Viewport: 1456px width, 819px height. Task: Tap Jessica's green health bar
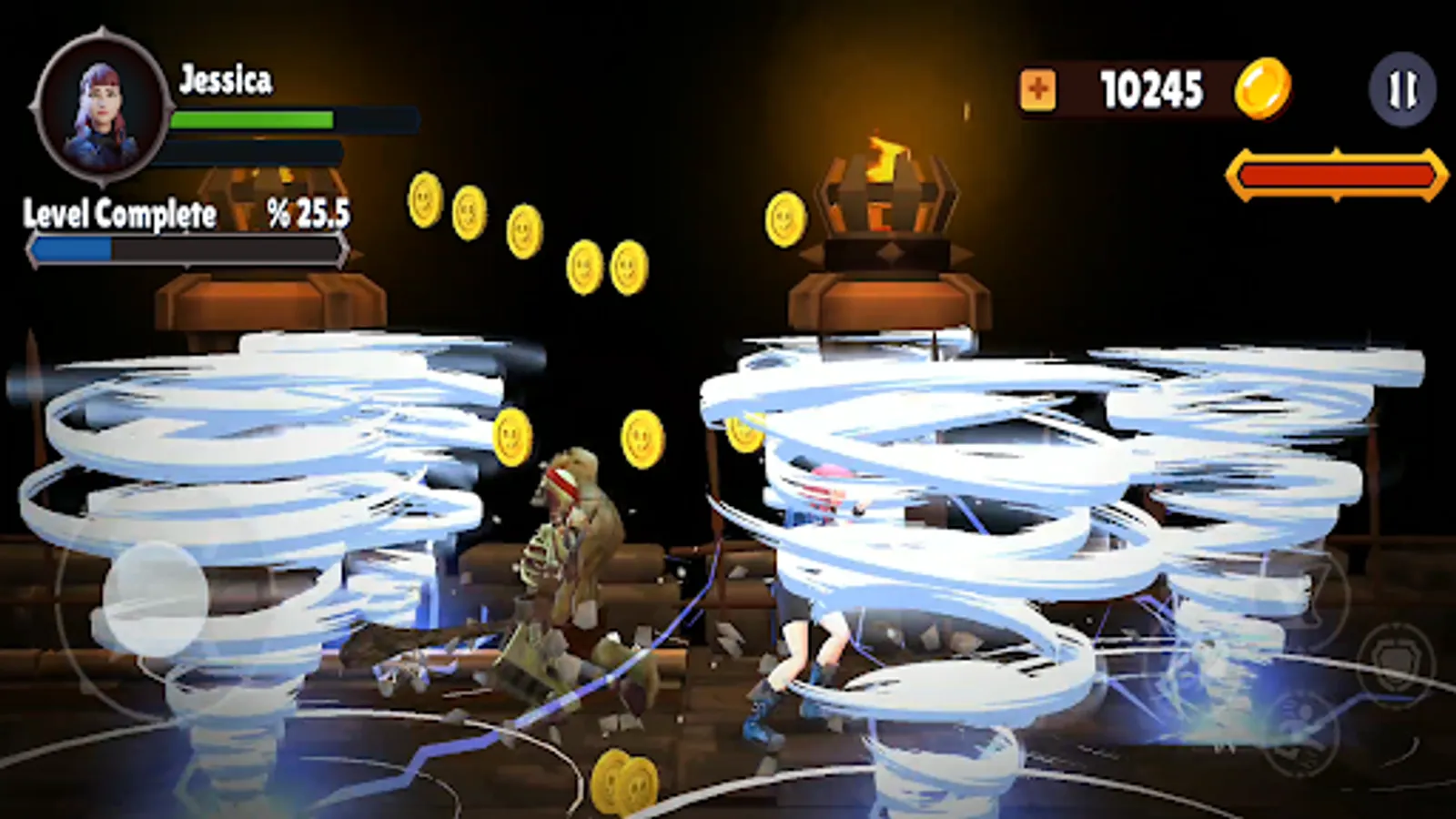coord(255,119)
